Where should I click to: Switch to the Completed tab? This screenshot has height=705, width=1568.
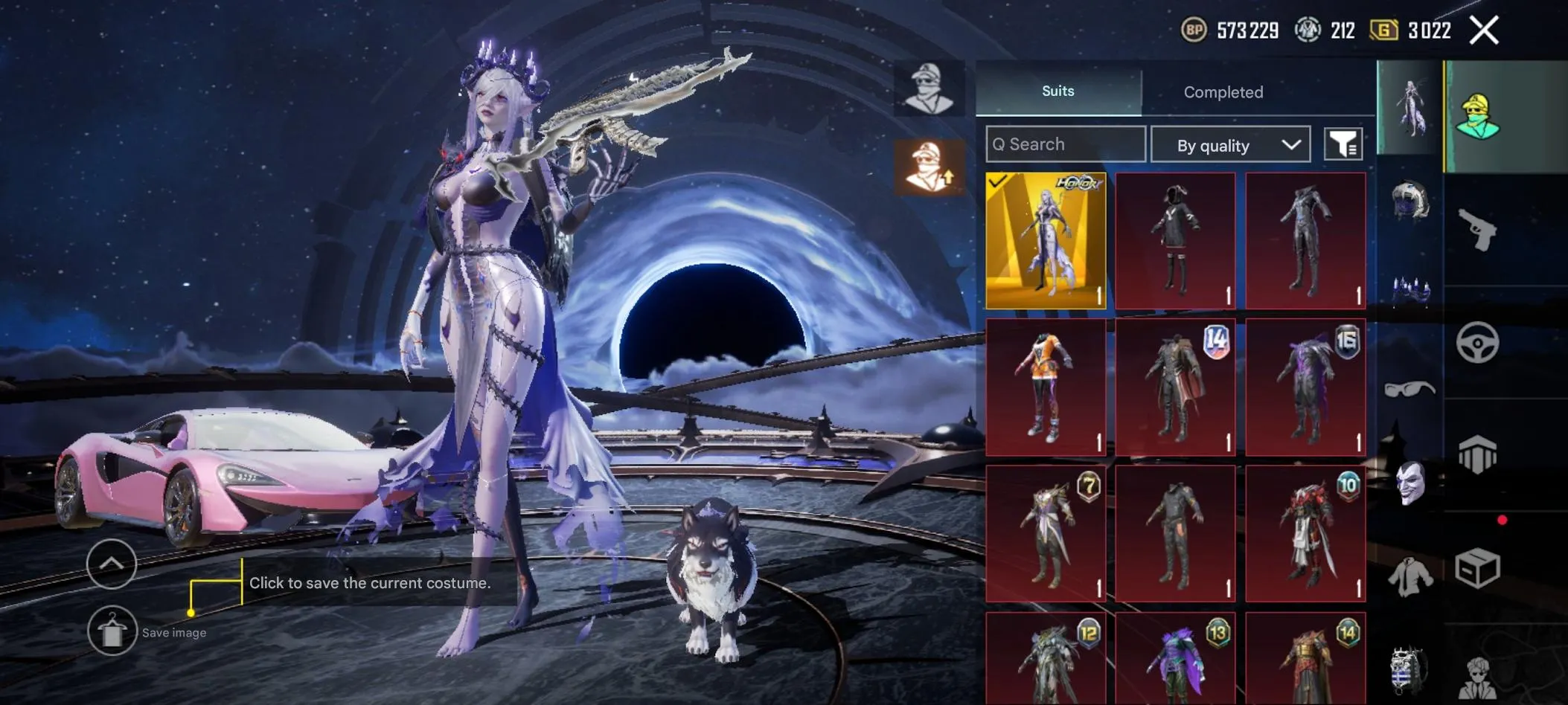click(1223, 92)
